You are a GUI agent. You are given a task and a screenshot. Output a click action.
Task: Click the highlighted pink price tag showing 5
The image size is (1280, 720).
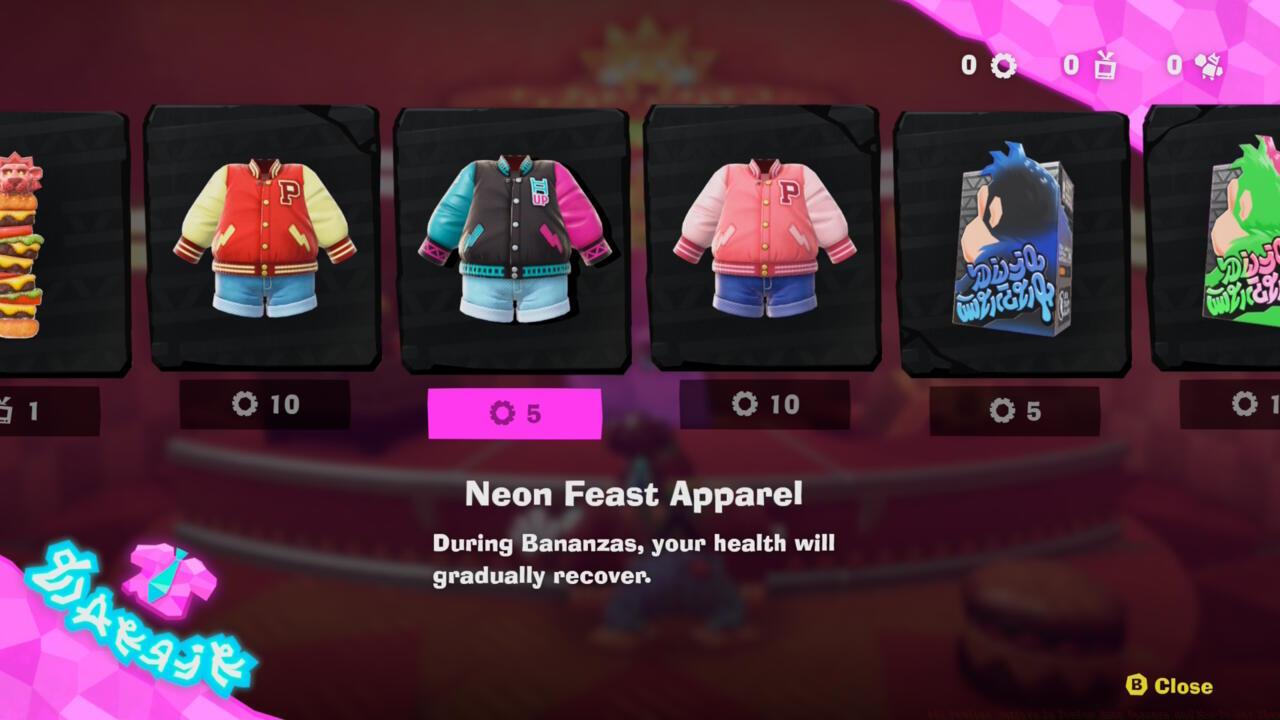tap(515, 409)
